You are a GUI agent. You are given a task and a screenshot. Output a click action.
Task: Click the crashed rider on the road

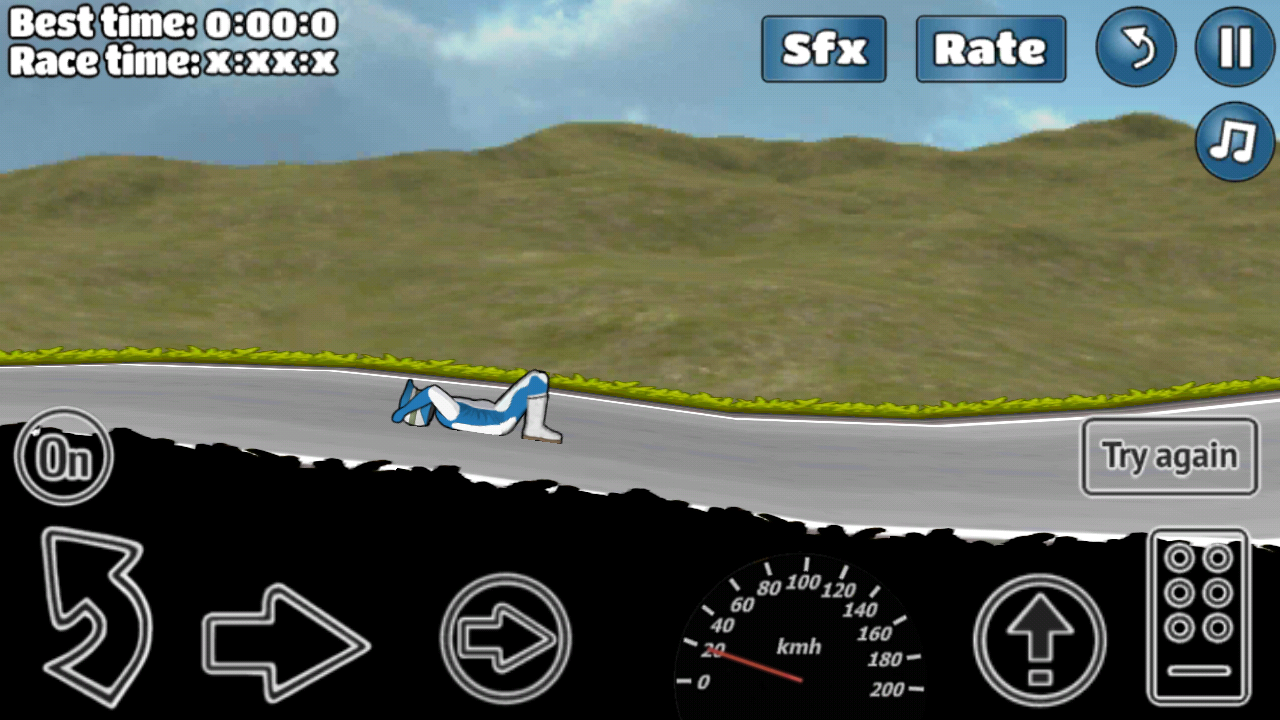point(470,405)
